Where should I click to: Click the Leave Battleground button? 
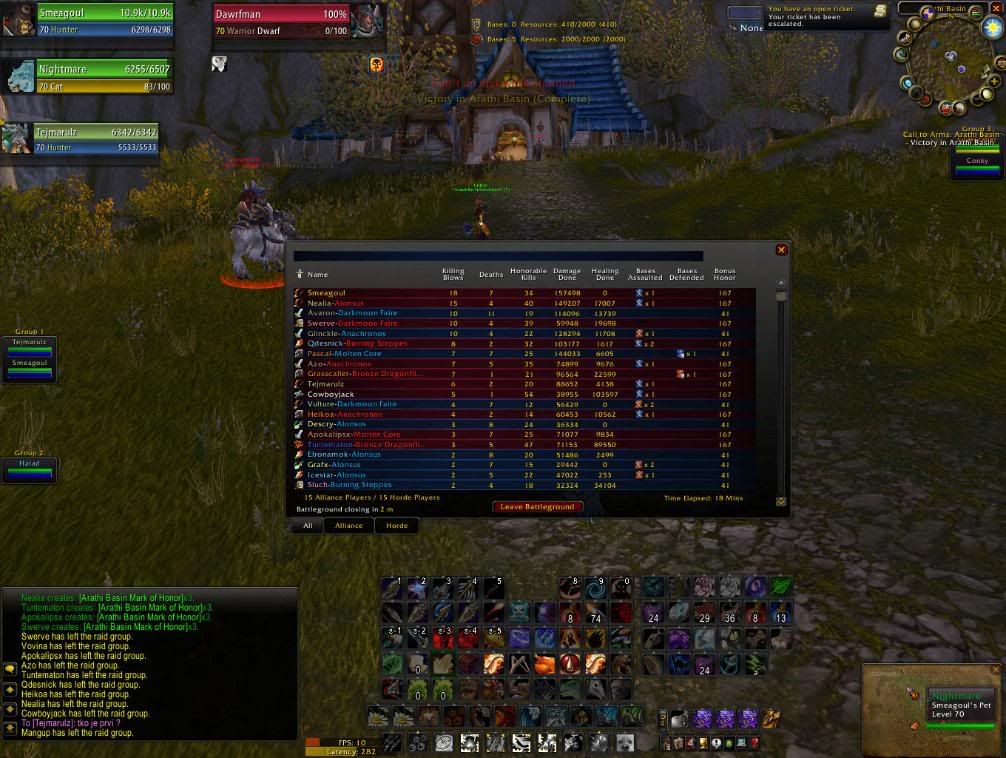pos(537,507)
